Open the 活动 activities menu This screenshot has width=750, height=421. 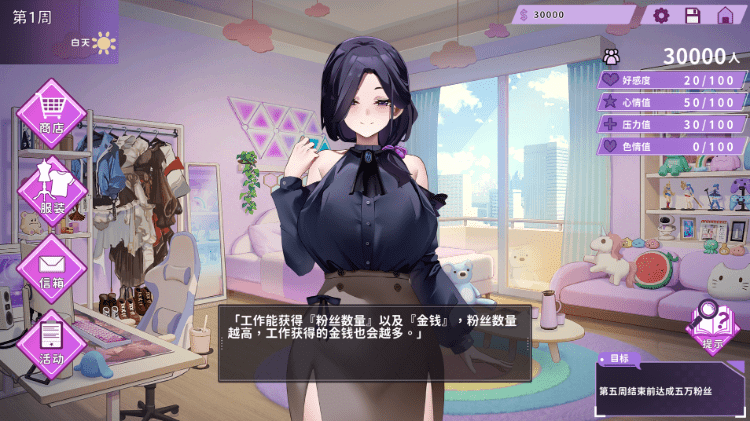pyautogui.click(x=51, y=342)
